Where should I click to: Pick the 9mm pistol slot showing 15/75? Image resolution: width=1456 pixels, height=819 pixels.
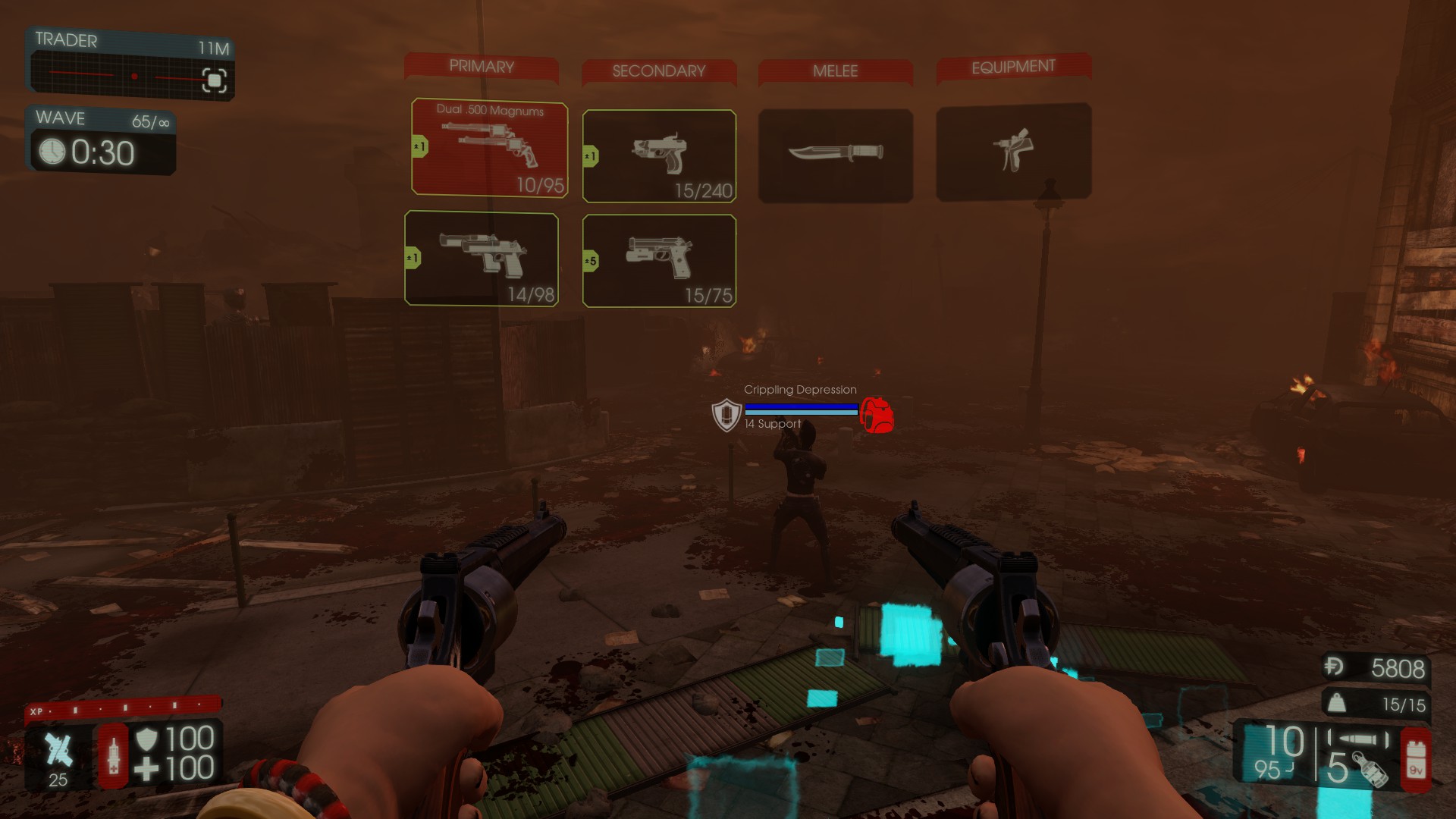(659, 261)
